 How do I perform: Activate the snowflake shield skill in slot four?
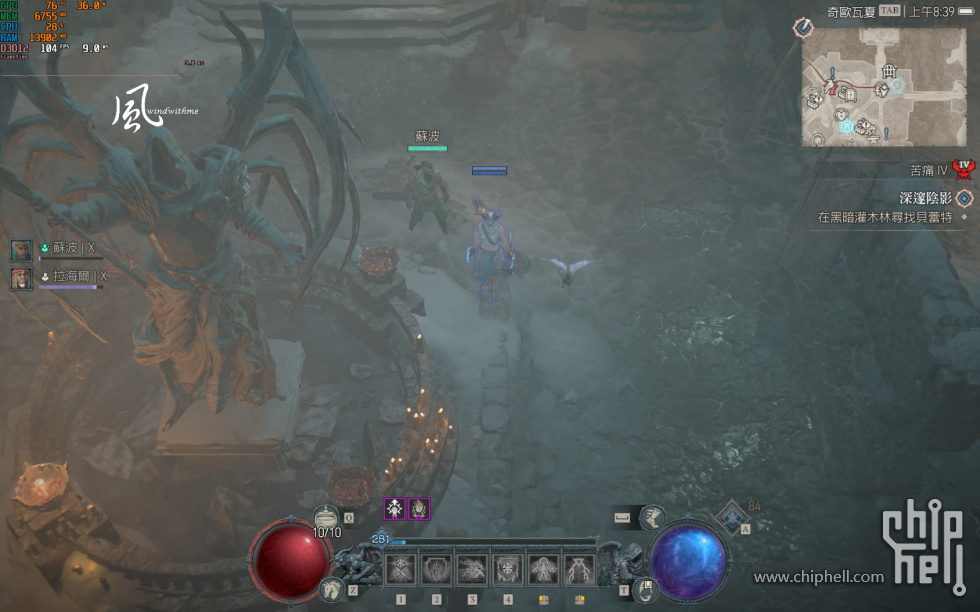[508, 570]
